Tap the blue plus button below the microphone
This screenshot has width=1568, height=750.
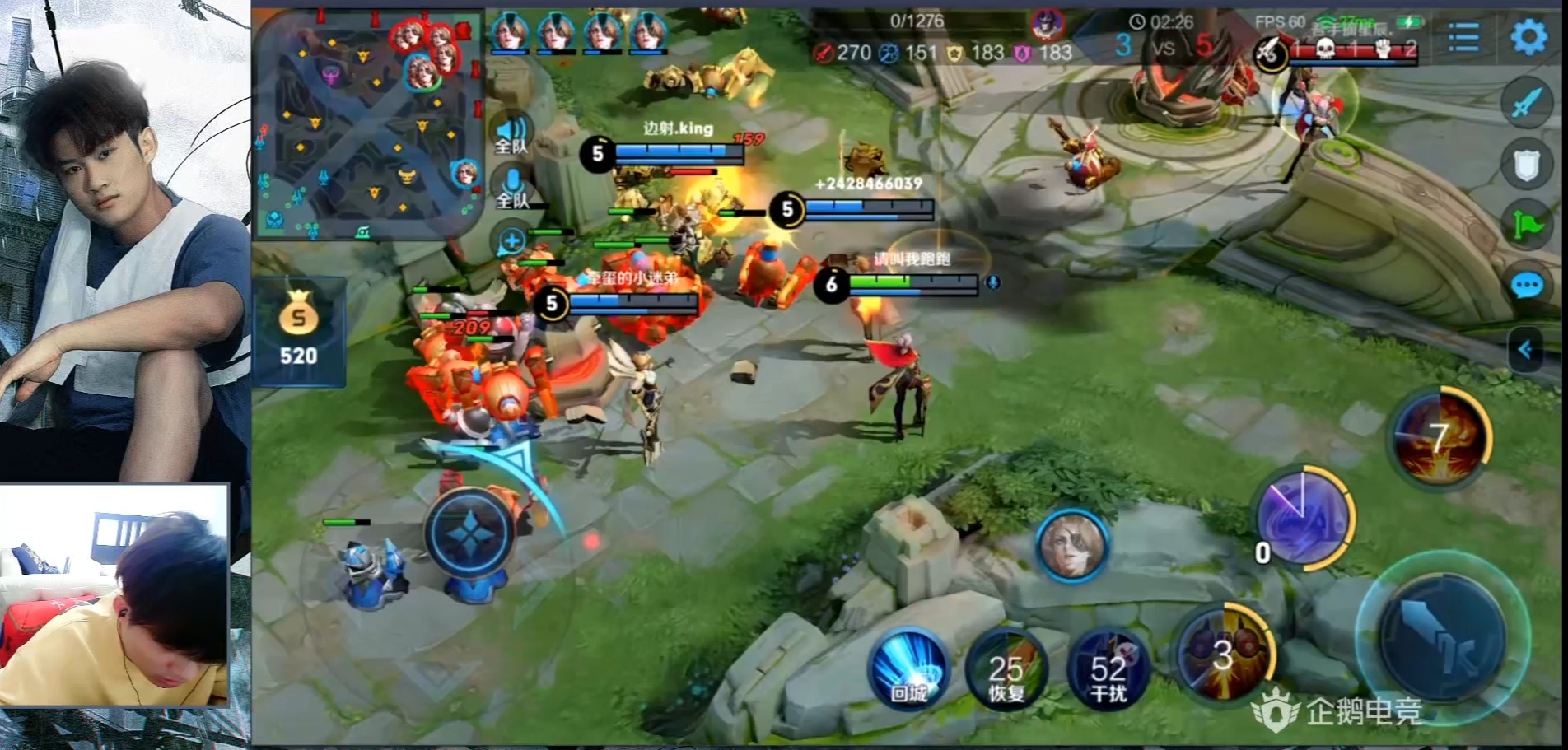[511, 241]
